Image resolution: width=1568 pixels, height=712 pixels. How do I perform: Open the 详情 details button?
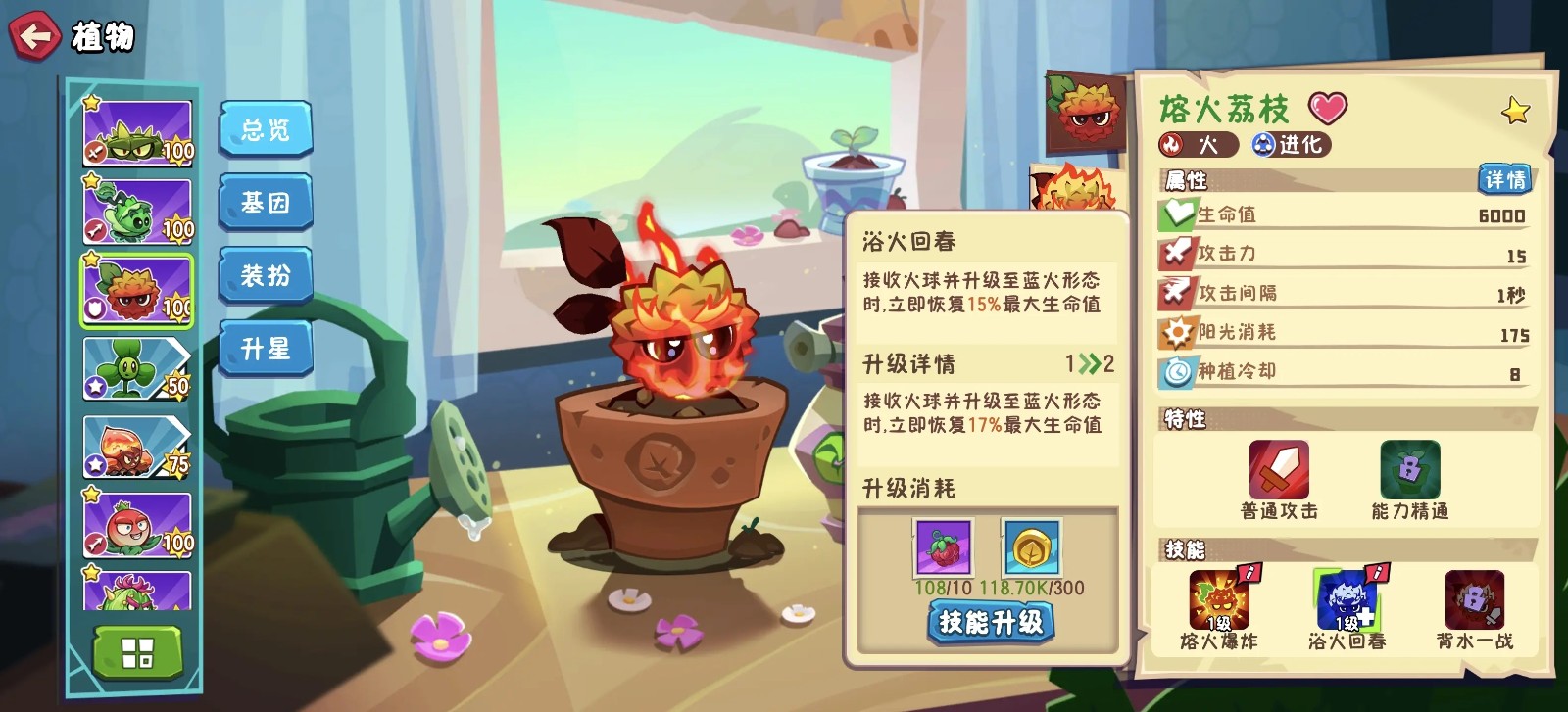click(1503, 179)
